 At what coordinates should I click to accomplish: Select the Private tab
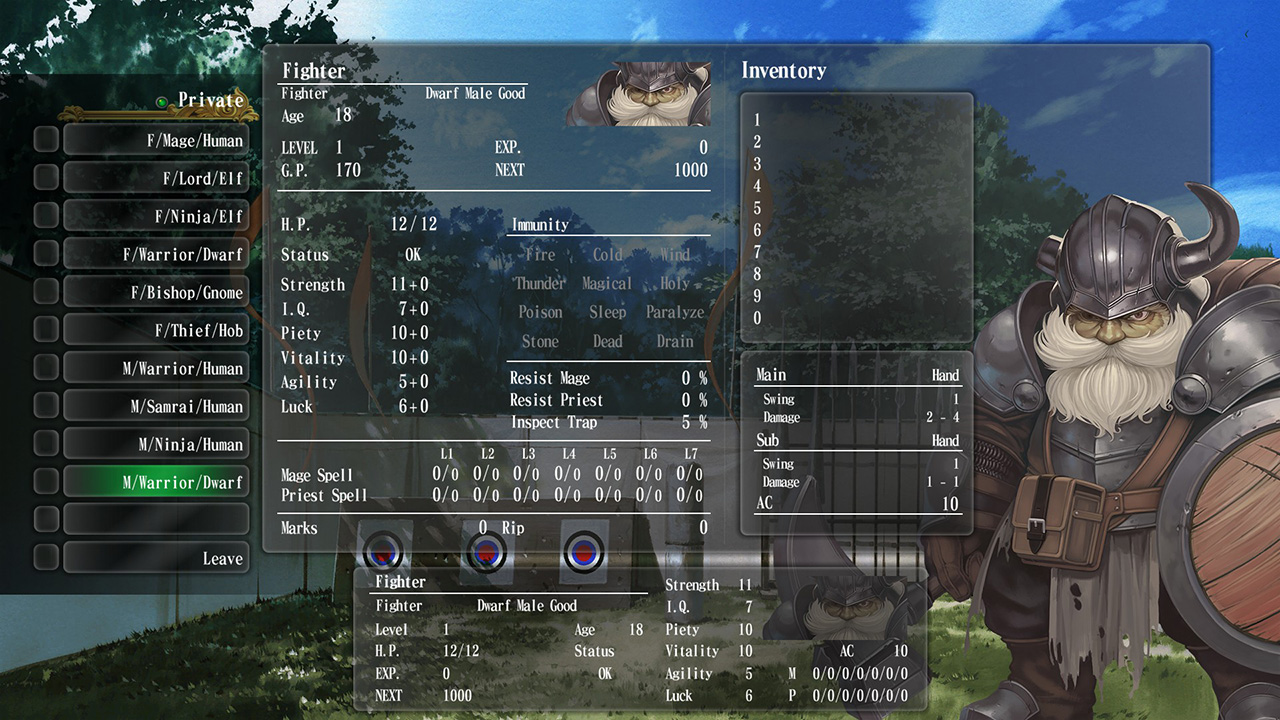210,101
